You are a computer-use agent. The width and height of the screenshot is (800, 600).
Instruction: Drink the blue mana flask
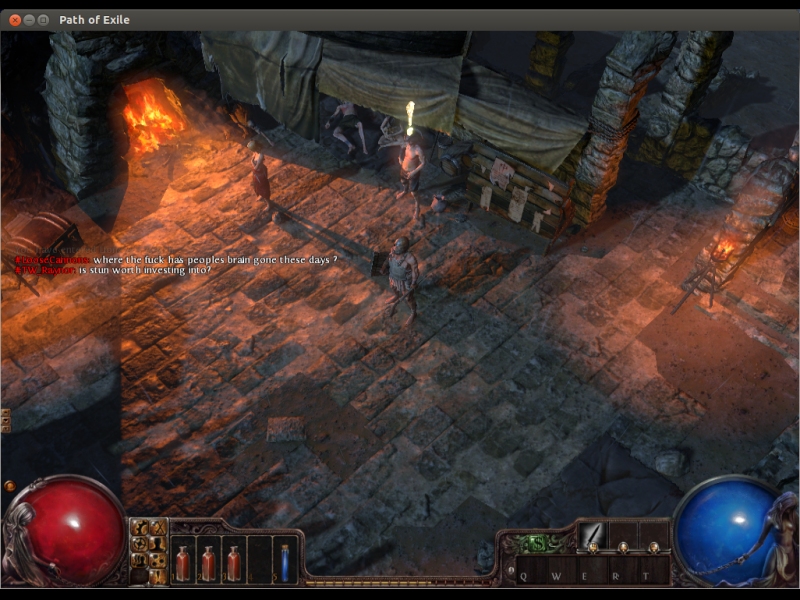point(285,562)
